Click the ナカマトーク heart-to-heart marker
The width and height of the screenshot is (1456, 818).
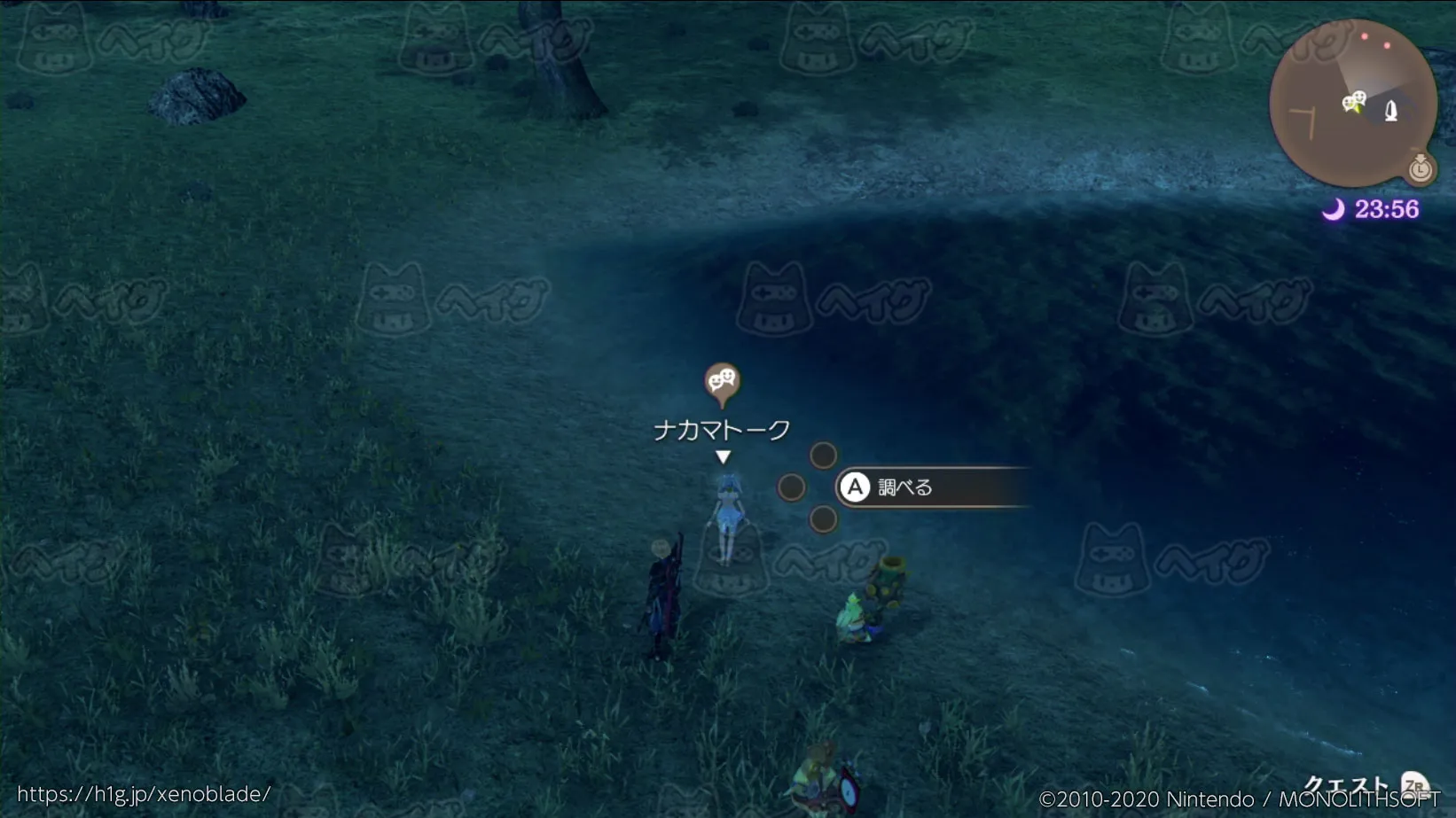[722, 382]
